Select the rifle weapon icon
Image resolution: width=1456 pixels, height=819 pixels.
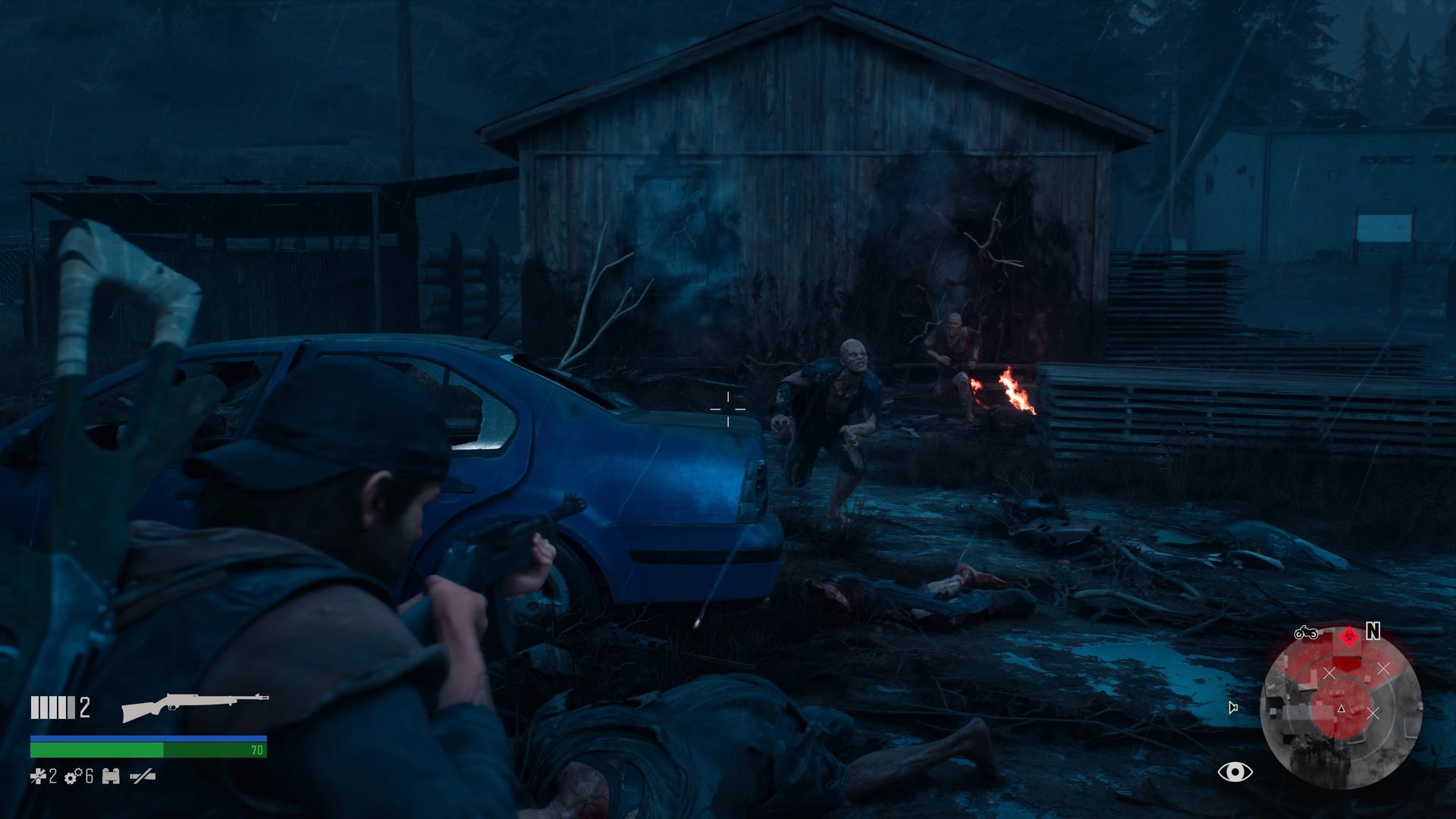pyautogui.click(x=195, y=706)
